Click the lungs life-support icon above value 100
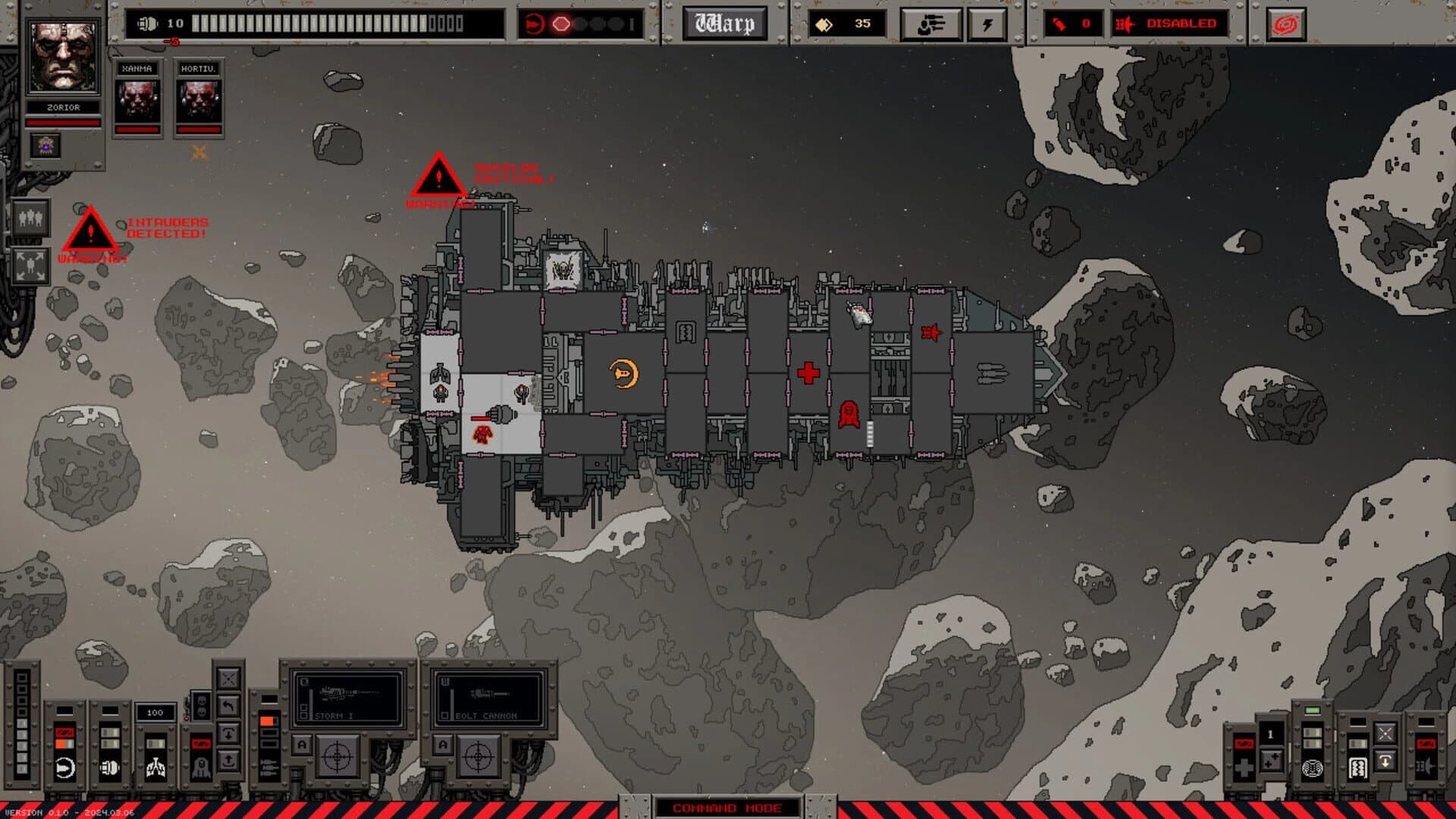This screenshot has height=819, width=1456. (x=155, y=767)
